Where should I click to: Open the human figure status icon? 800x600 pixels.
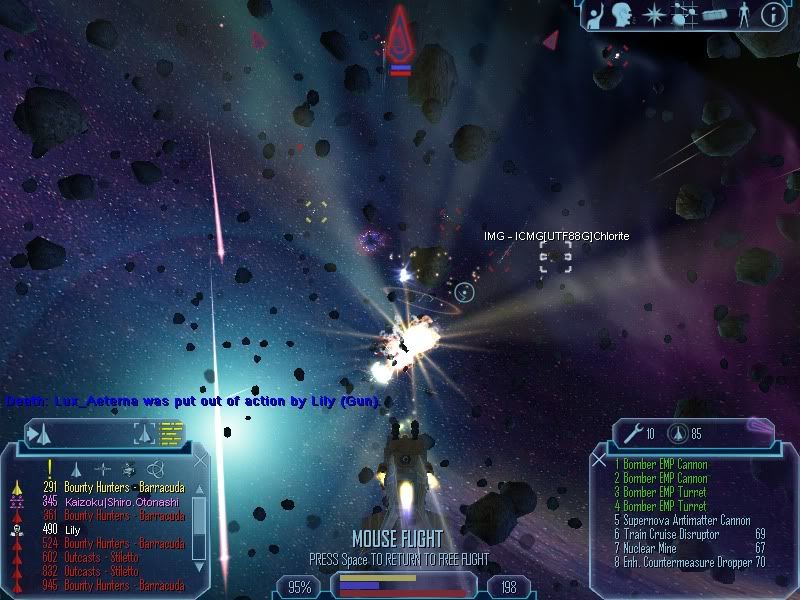pyautogui.click(x=742, y=14)
